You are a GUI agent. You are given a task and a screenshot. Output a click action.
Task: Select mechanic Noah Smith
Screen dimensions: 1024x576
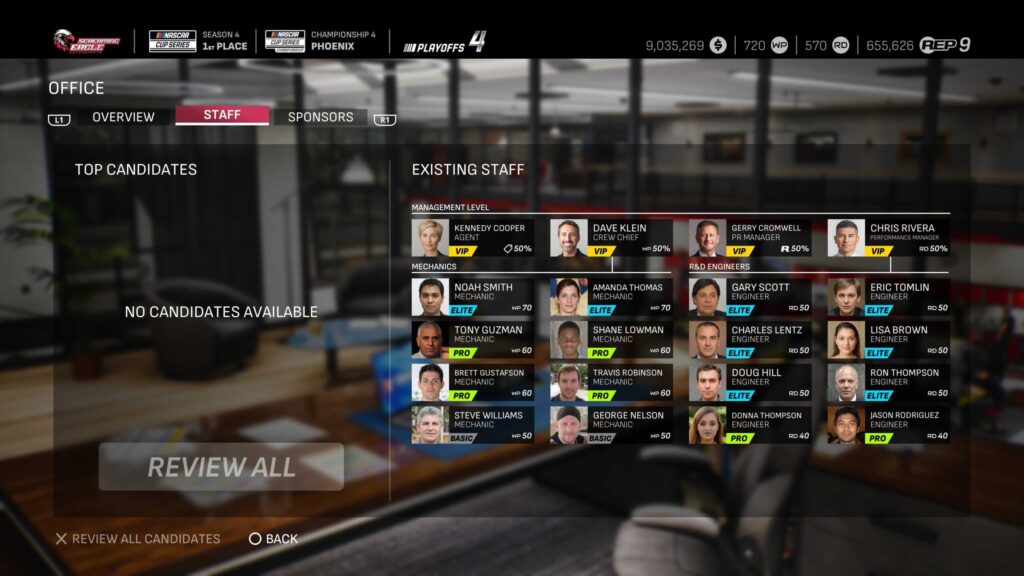pos(472,297)
